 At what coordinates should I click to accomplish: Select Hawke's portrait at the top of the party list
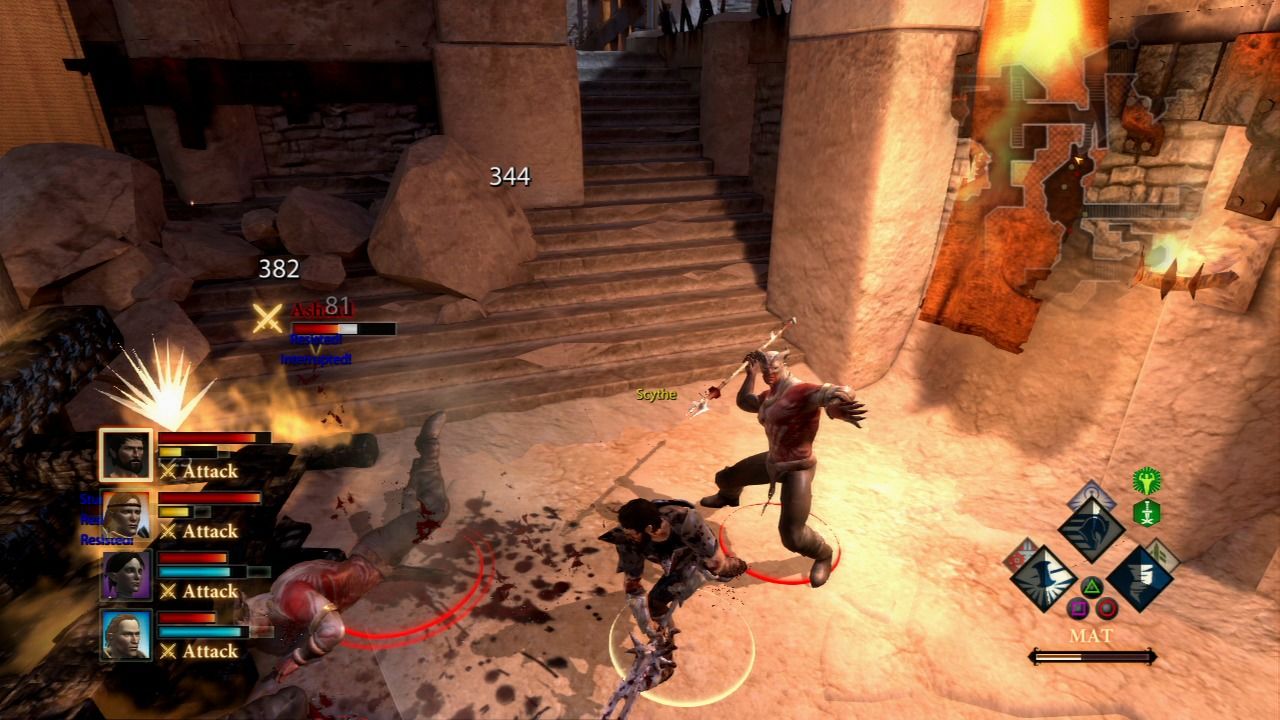click(x=128, y=455)
